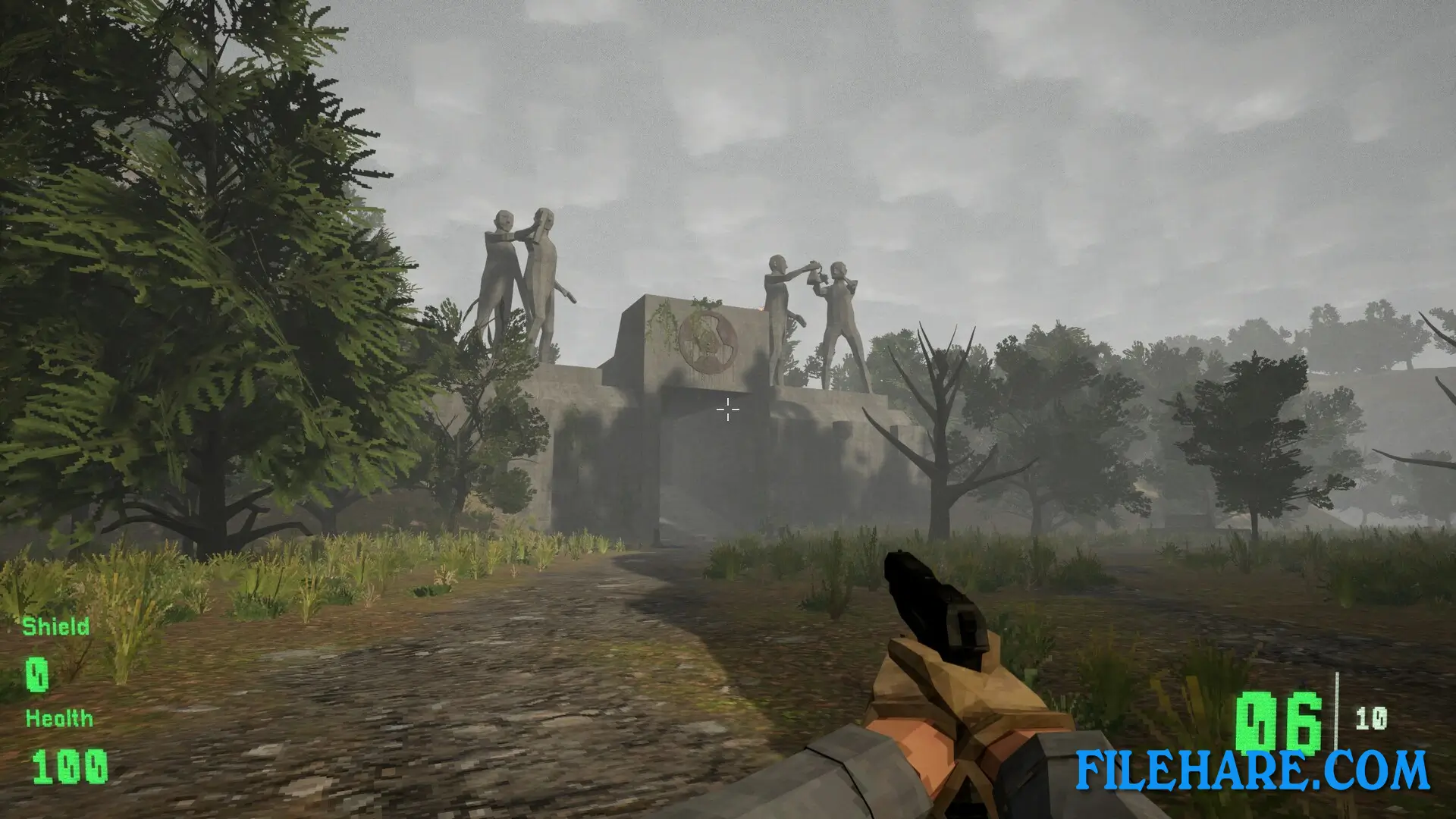
Task: Click the Shield indicator in the HUD
Action: 56,627
